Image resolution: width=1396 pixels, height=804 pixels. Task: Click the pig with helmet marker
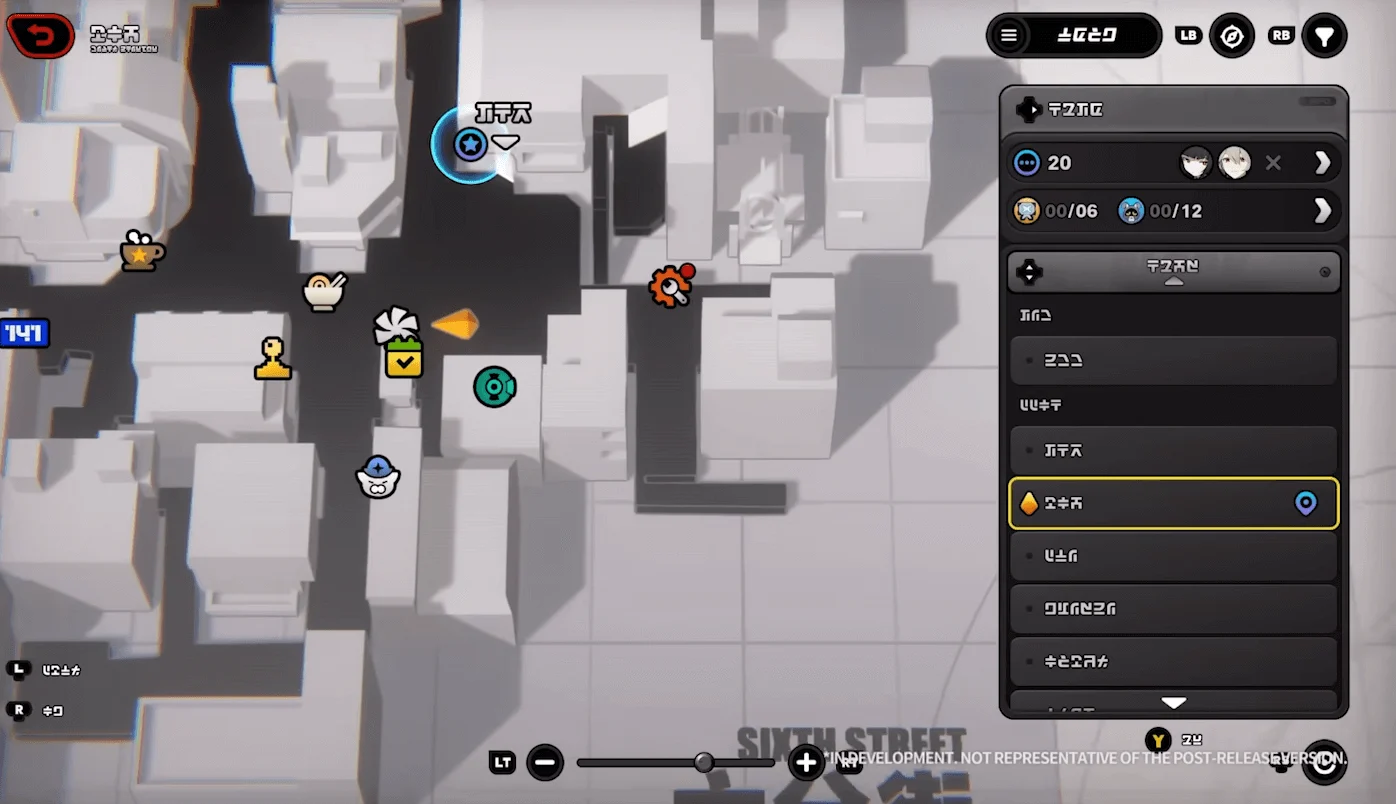(378, 477)
